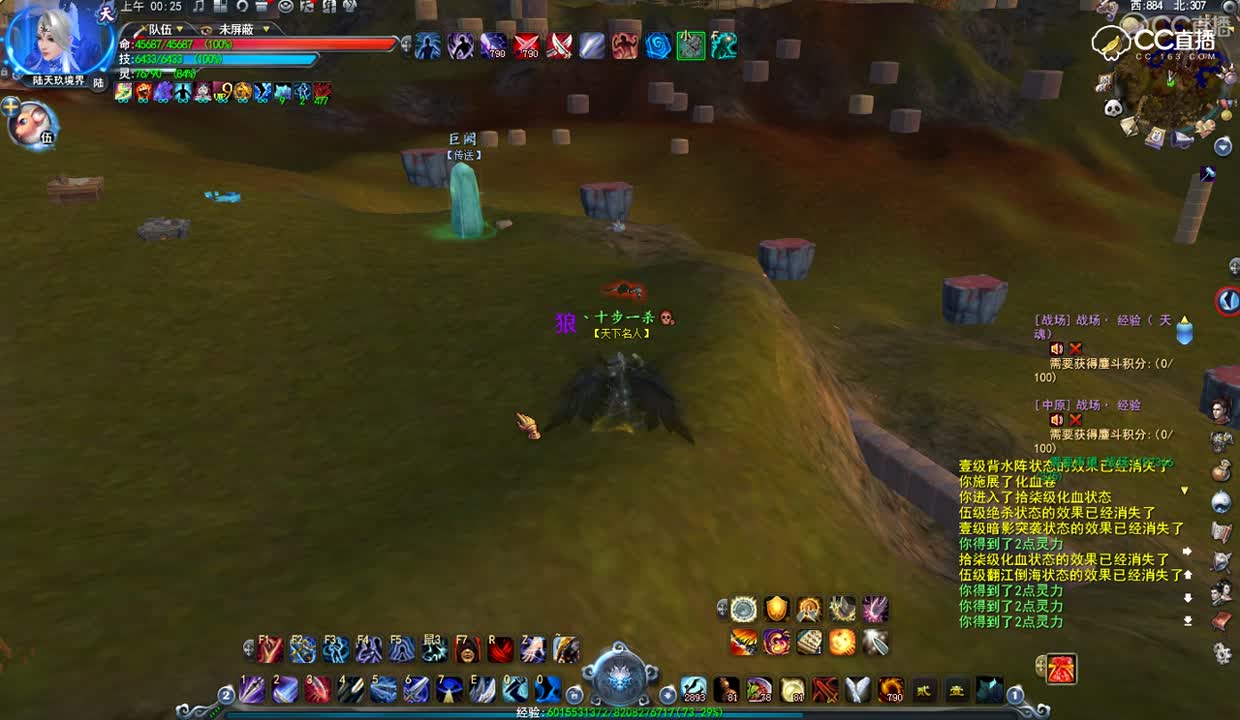Use the item with 2893 count
The image size is (1240, 720).
694,689
